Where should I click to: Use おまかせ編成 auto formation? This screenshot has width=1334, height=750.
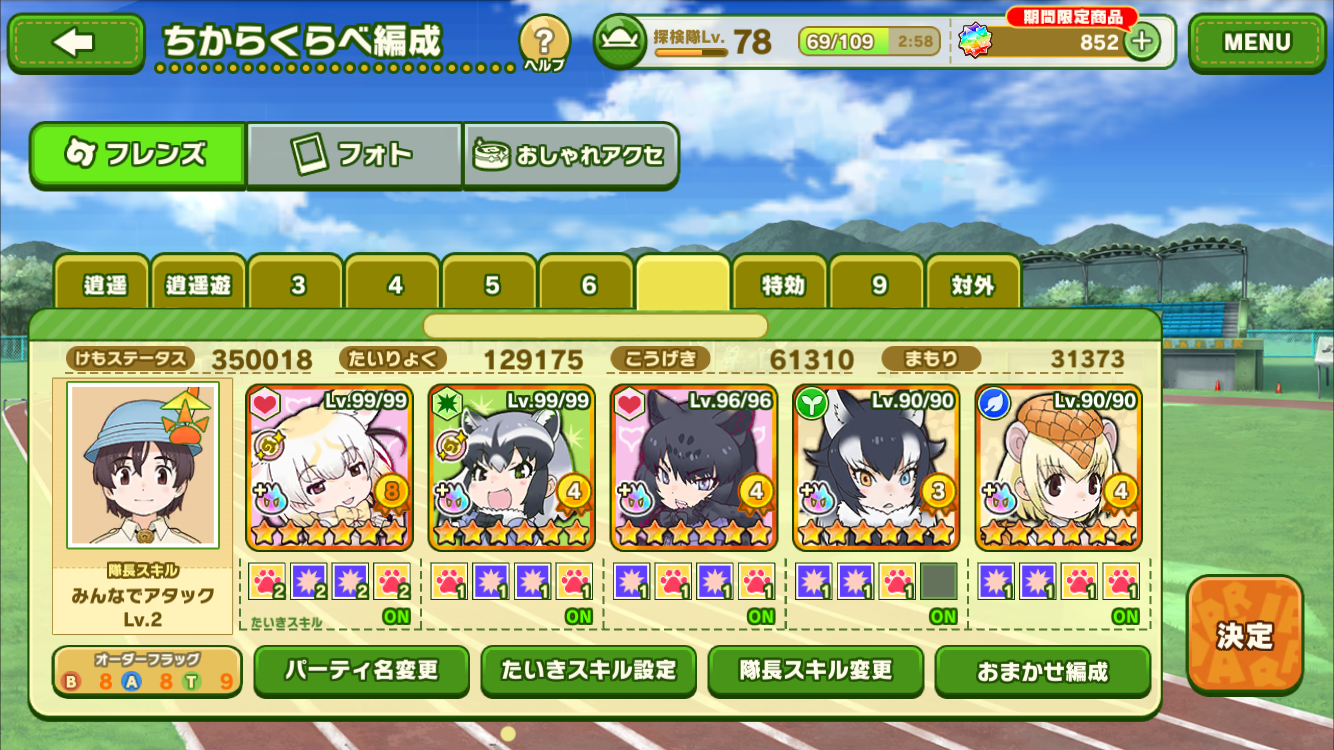point(1042,671)
